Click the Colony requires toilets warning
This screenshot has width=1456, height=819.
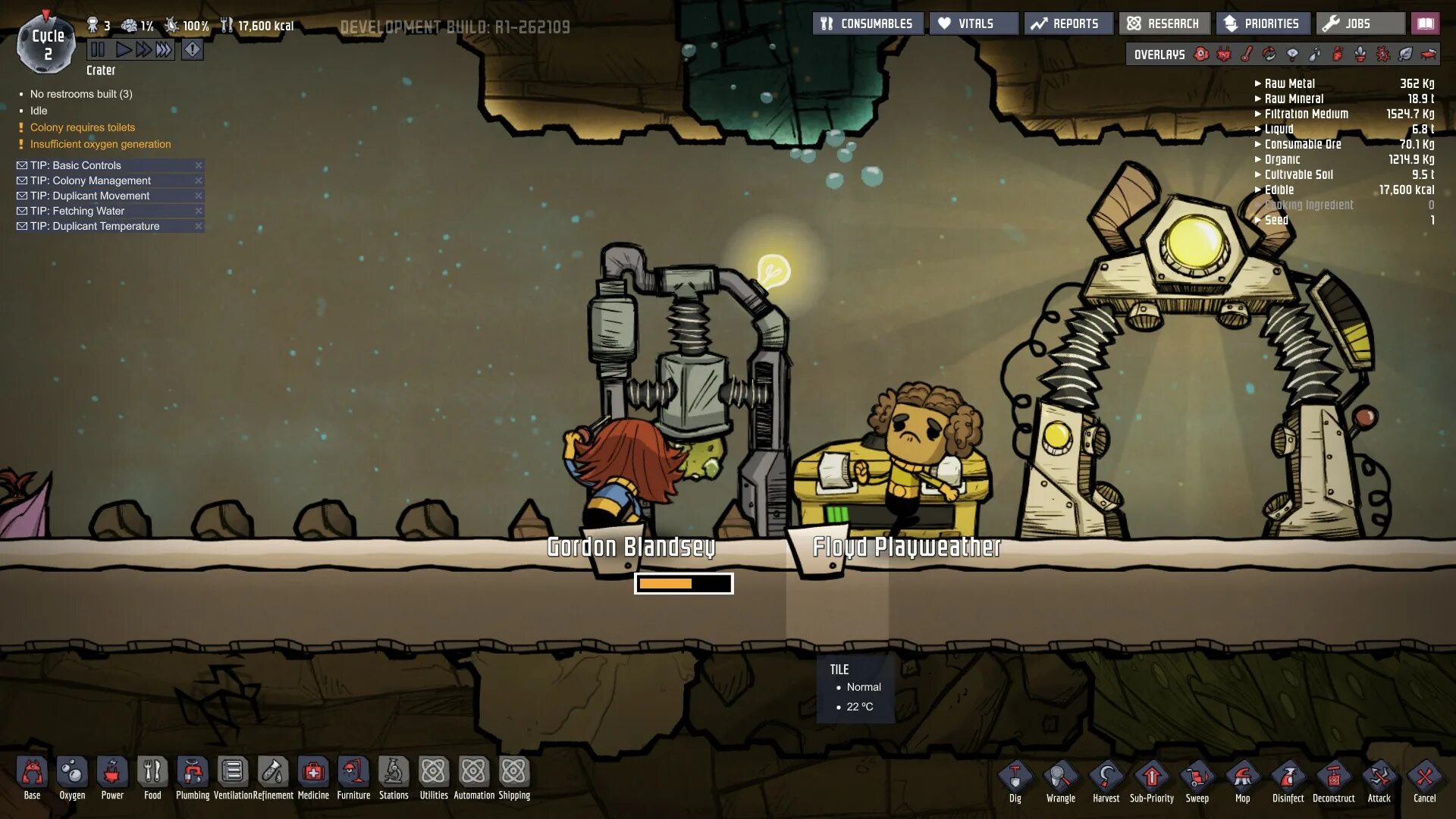pyautogui.click(x=83, y=127)
